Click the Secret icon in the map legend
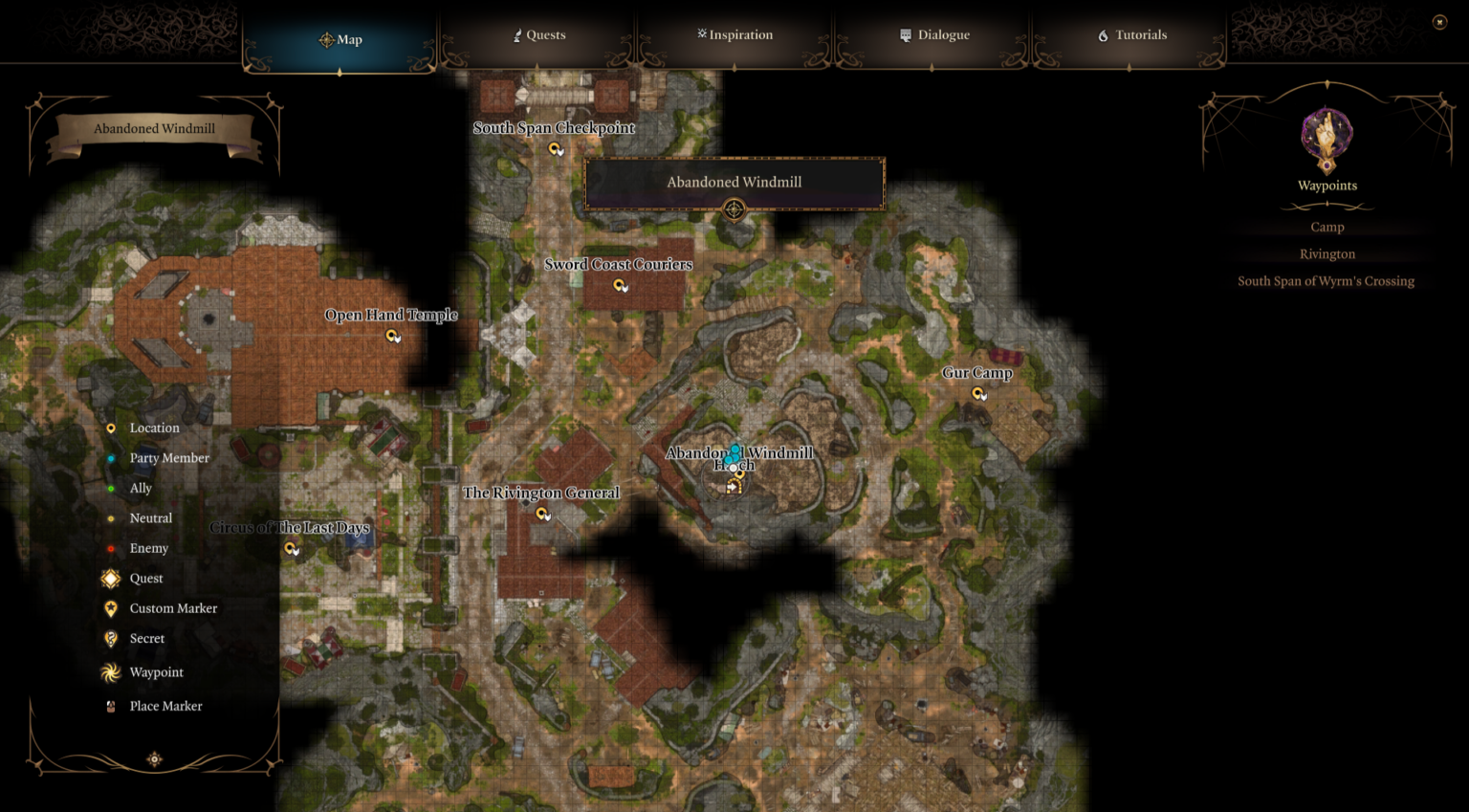Viewport: 1469px width, 812px height. click(x=110, y=638)
